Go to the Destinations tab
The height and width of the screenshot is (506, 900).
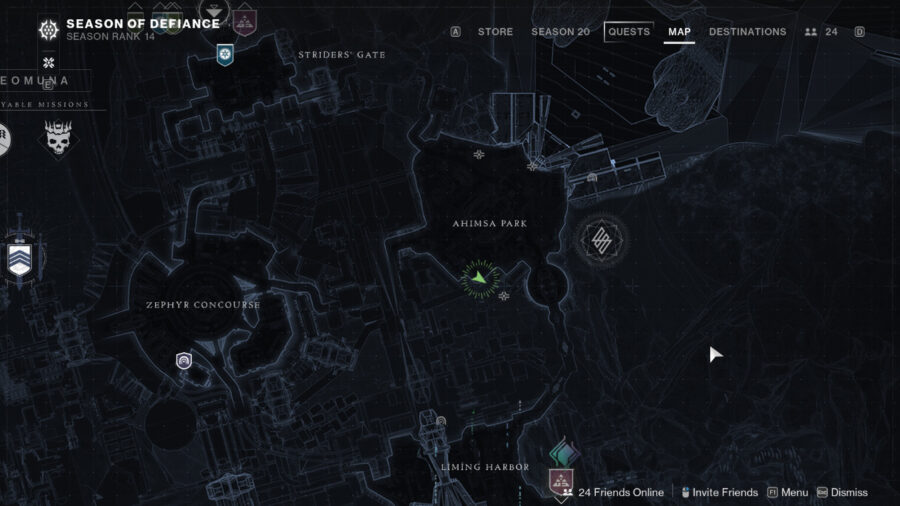click(x=747, y=32)
